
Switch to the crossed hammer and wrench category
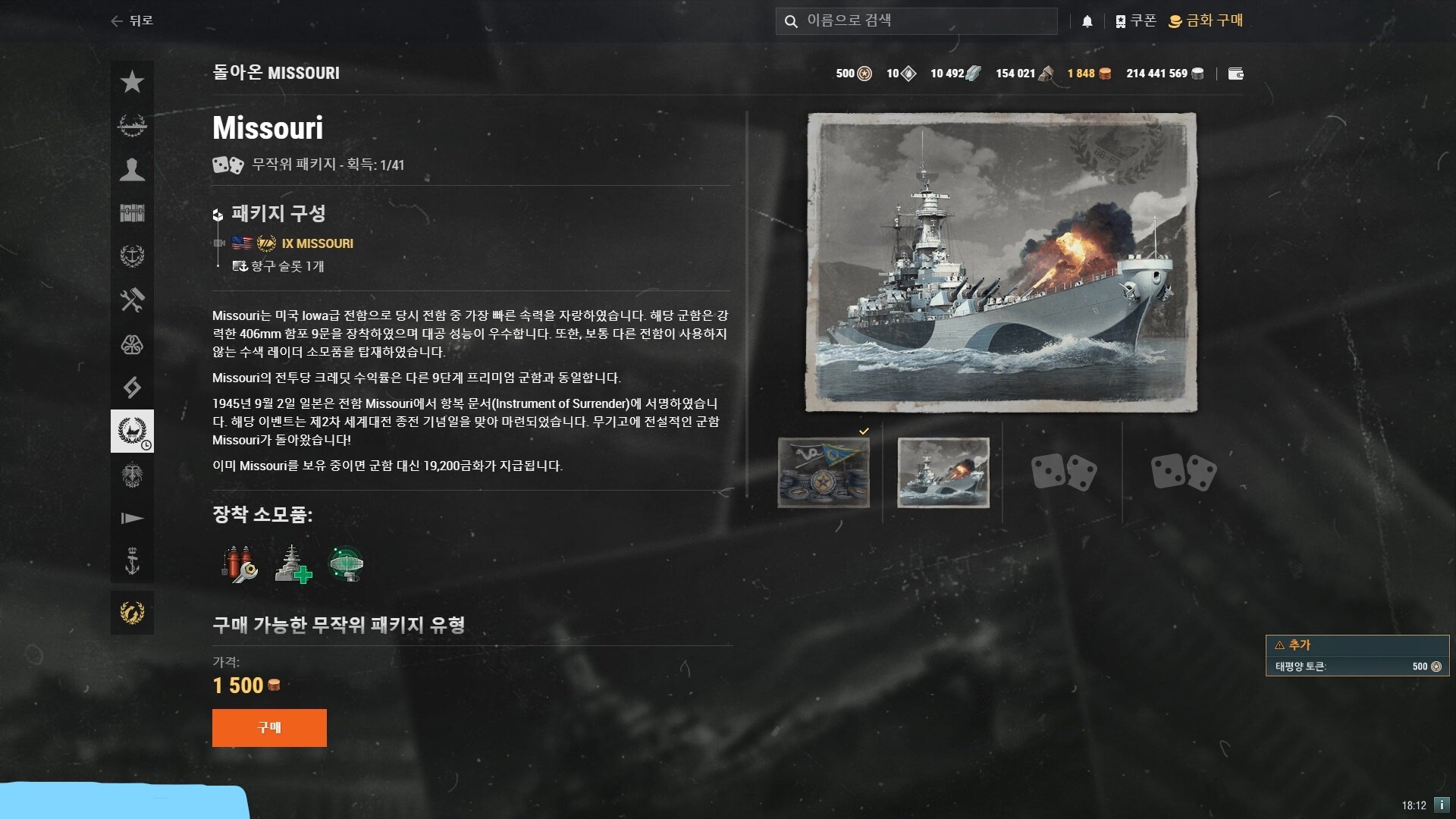coord(132,300)
